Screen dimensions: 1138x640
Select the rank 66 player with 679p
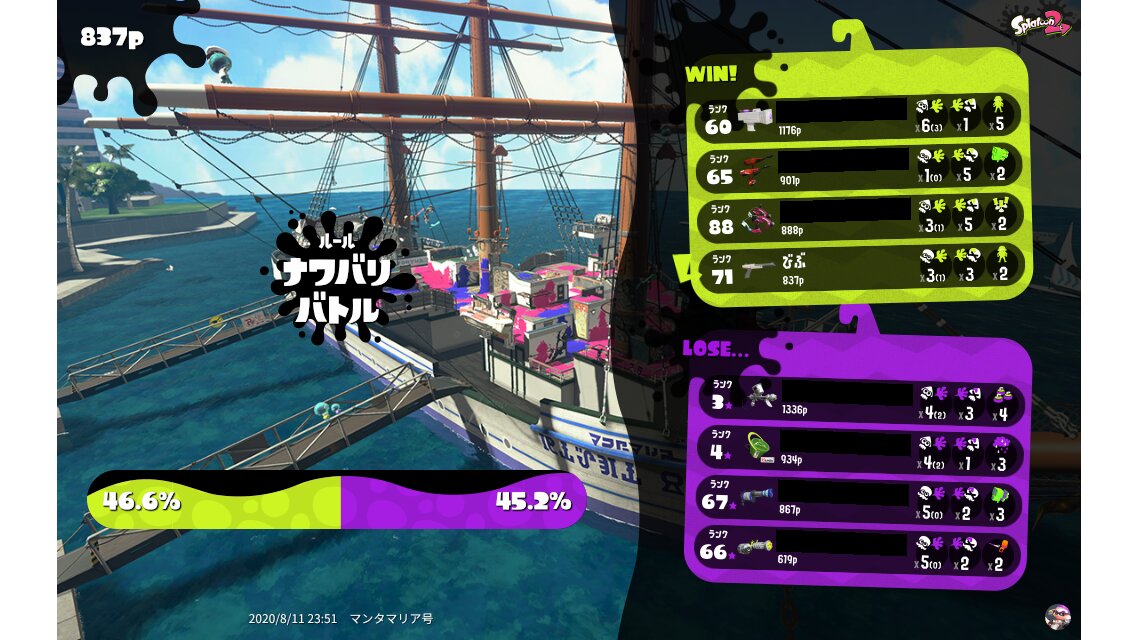(860, 548)
